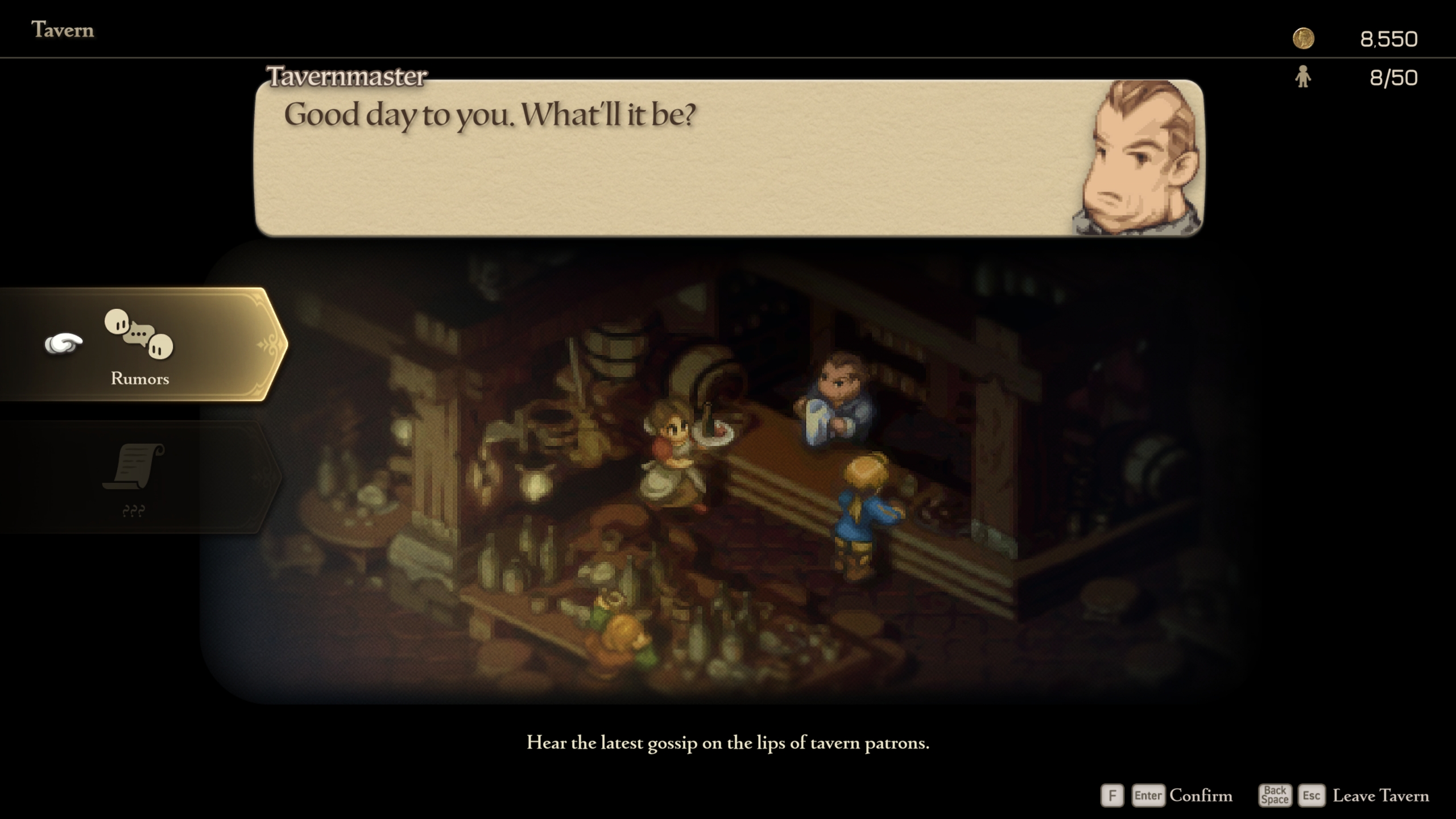Viewport: 1456px width, 819px height.
Task: Click the 8,550 gil counter
Action: [1388, 39]
